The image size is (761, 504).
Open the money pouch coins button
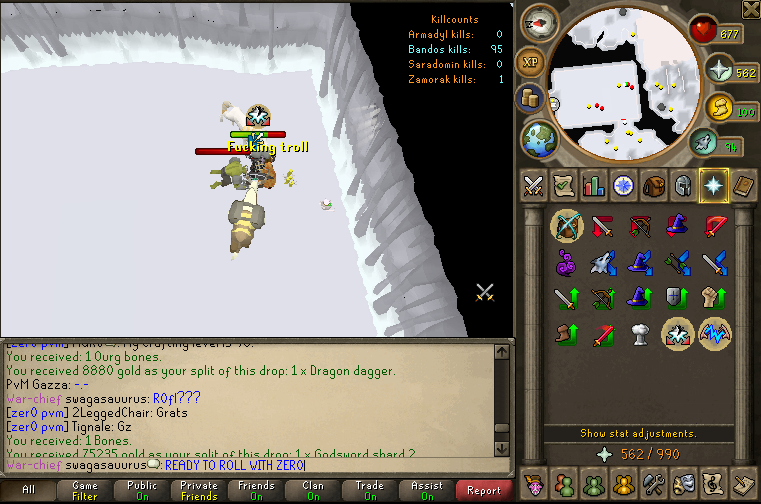530,98
